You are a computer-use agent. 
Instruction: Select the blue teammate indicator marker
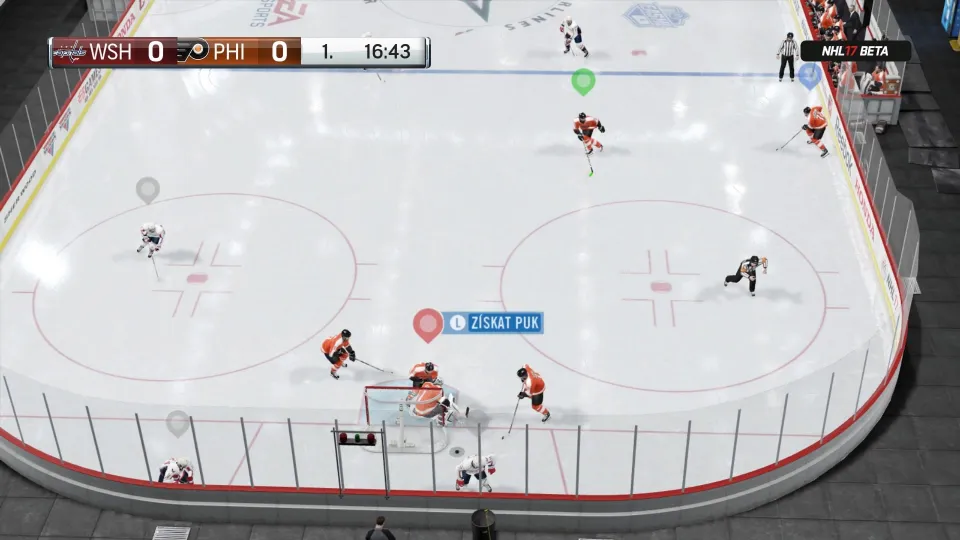pyautogui.click(x=810, y=74)
